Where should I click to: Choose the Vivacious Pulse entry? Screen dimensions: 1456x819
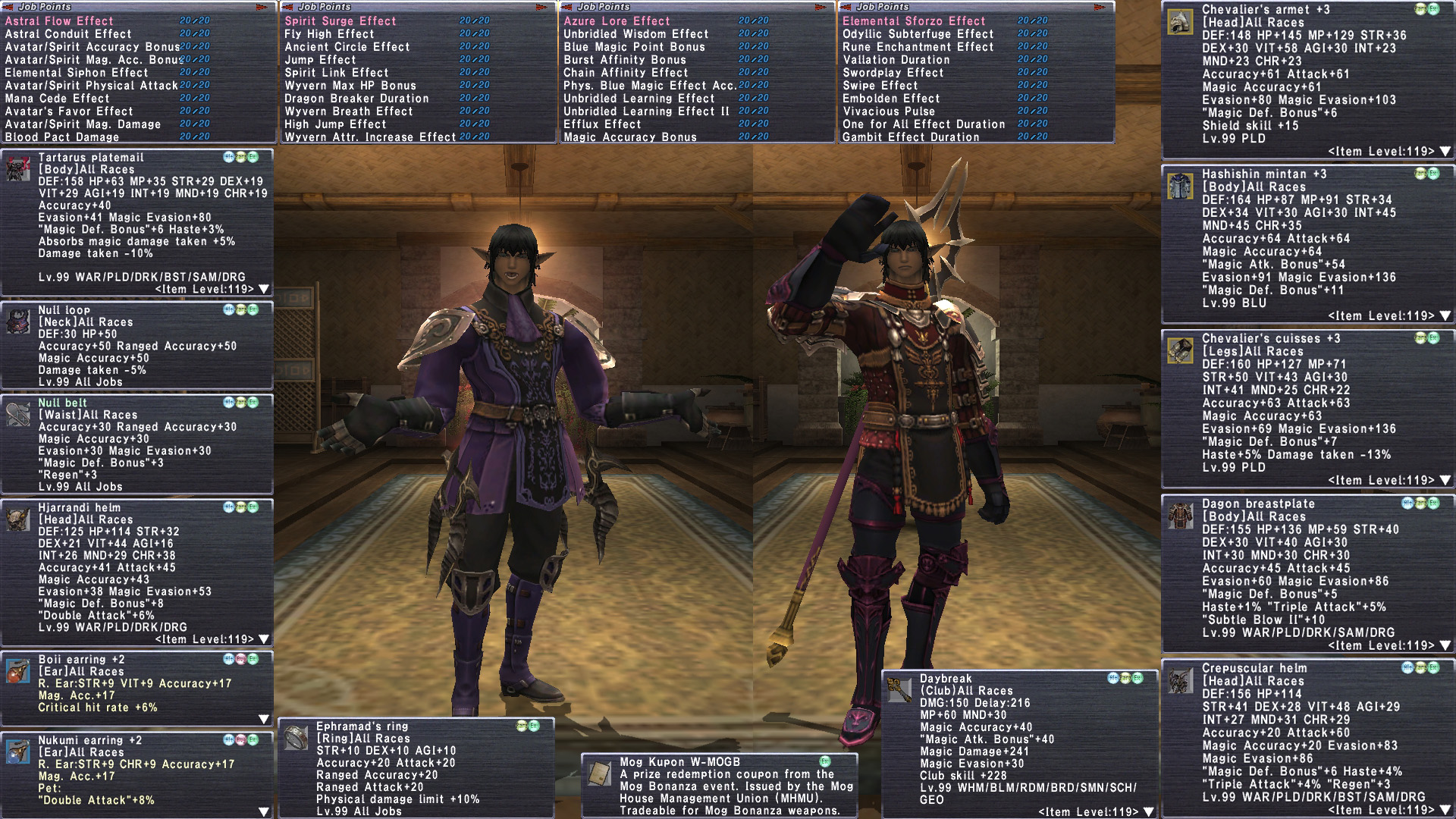(889, 111)
